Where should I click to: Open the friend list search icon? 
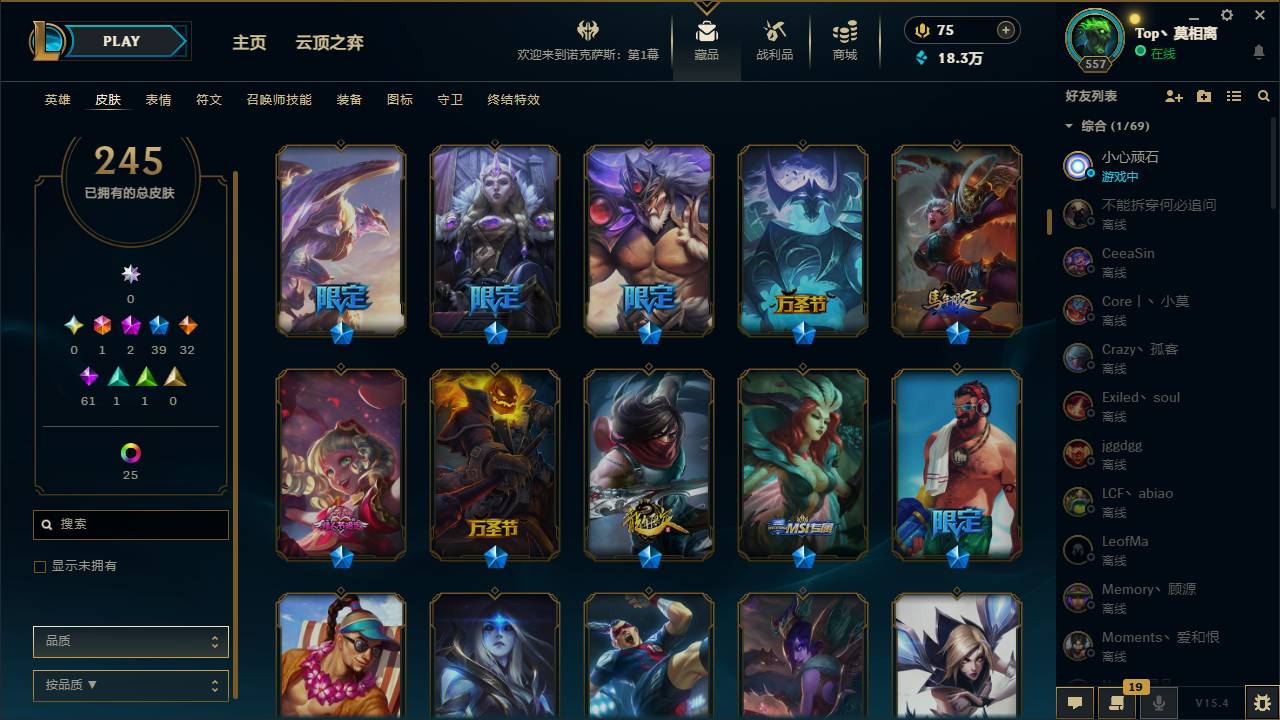(x=1264, y=96)
